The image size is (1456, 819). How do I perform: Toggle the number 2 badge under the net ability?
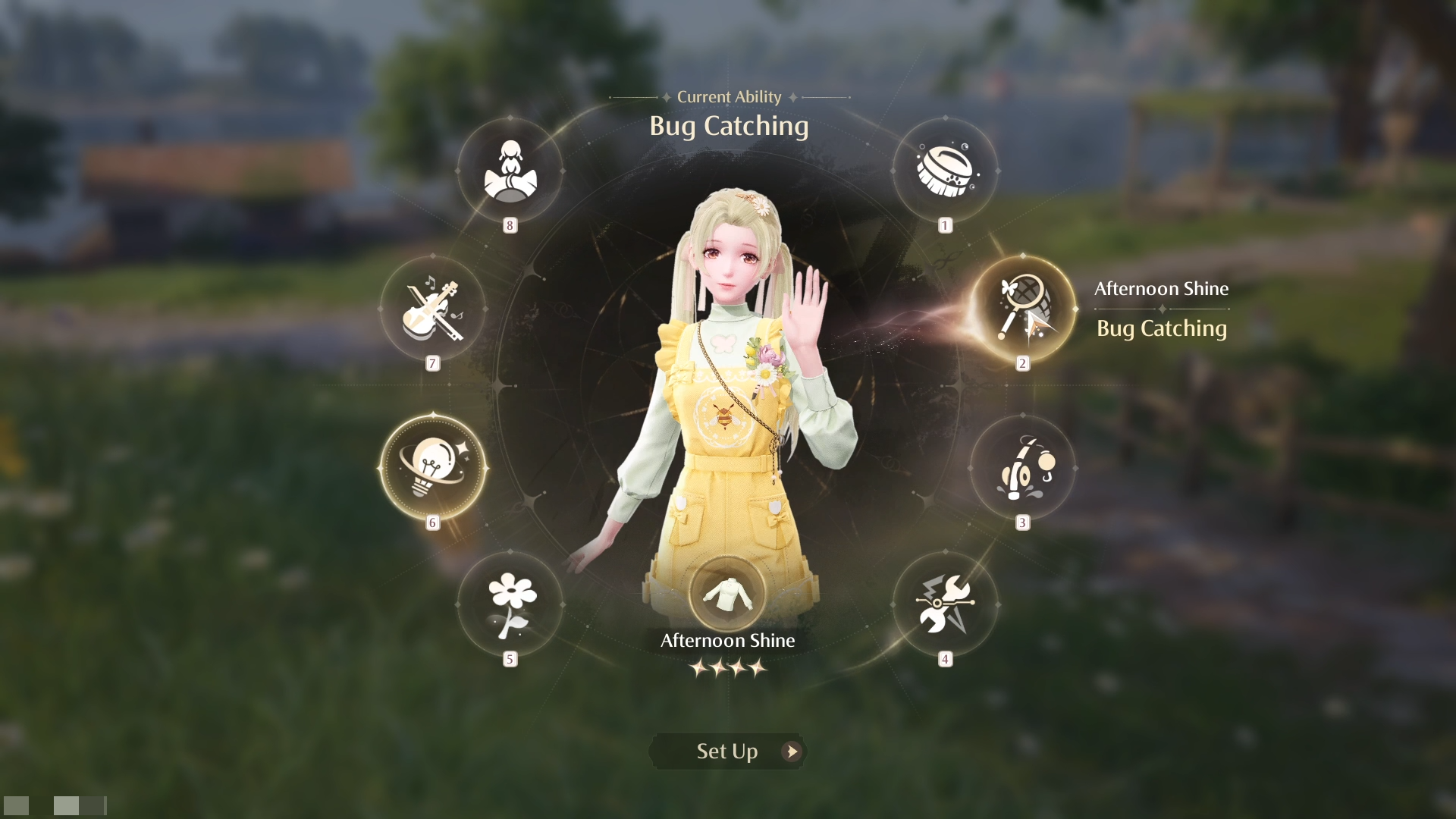pos(1022,362)
